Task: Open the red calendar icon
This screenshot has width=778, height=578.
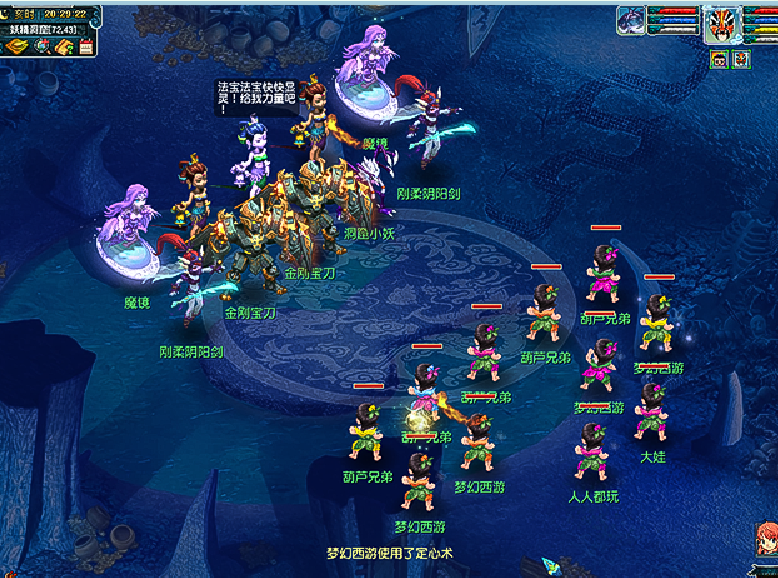Action: [85, 46]
